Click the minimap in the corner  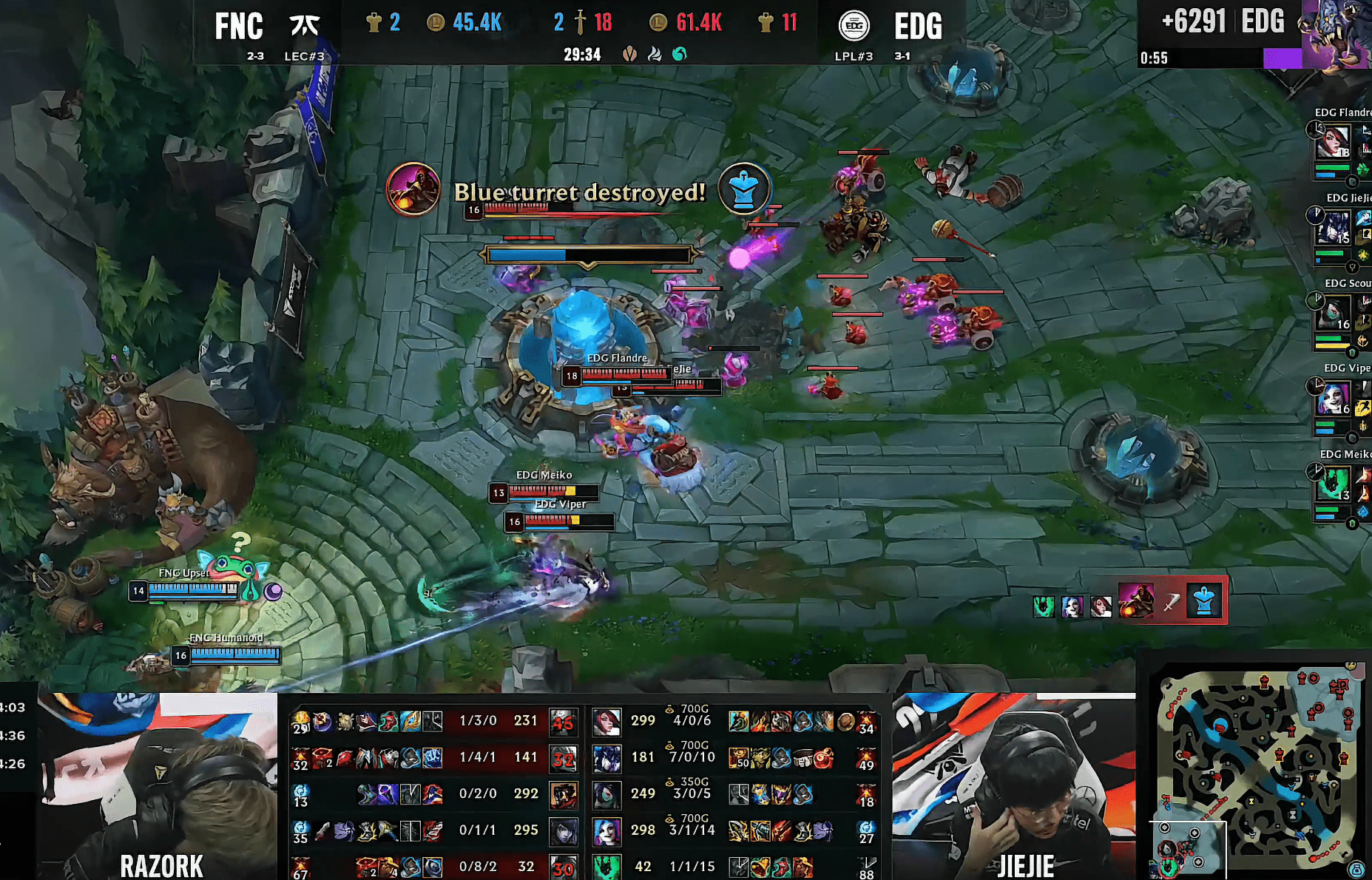[x=1259, y=773]
